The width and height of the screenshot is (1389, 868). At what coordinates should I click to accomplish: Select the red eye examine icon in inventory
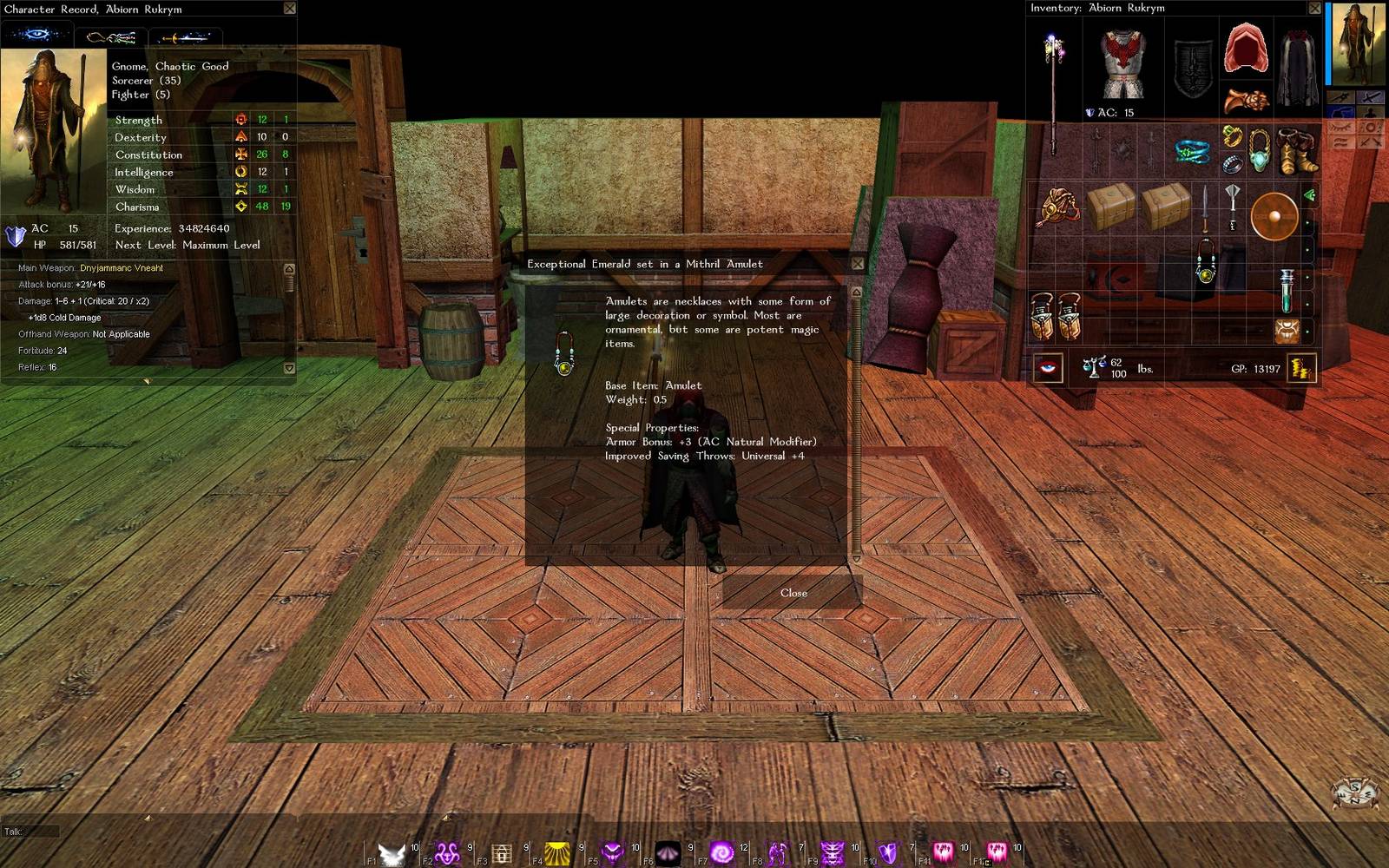(x=1048, y=368)
